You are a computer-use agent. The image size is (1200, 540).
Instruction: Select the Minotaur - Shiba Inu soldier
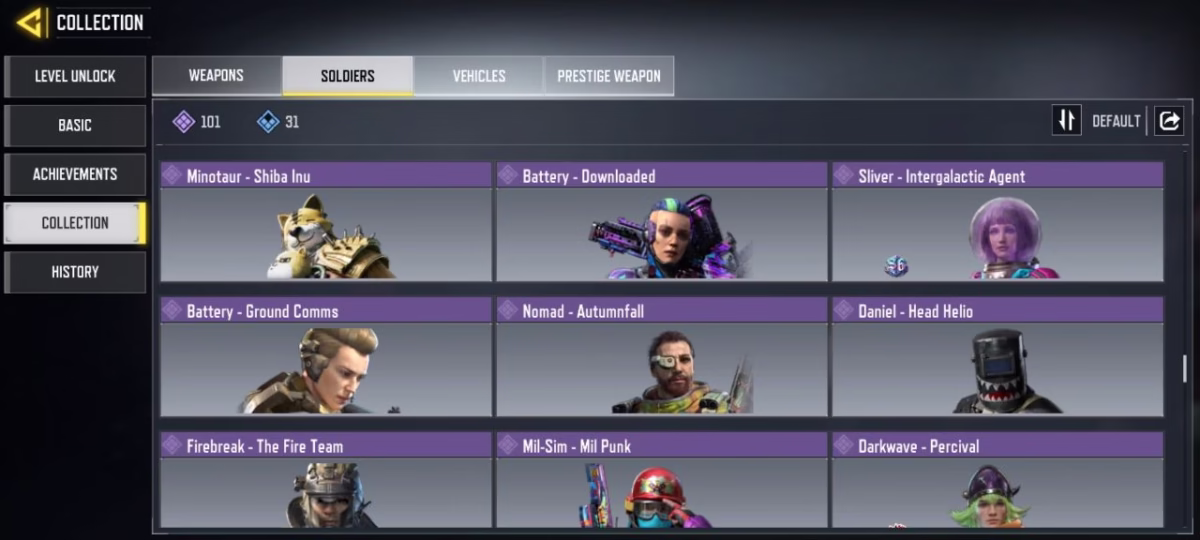[x=326, y=222]
